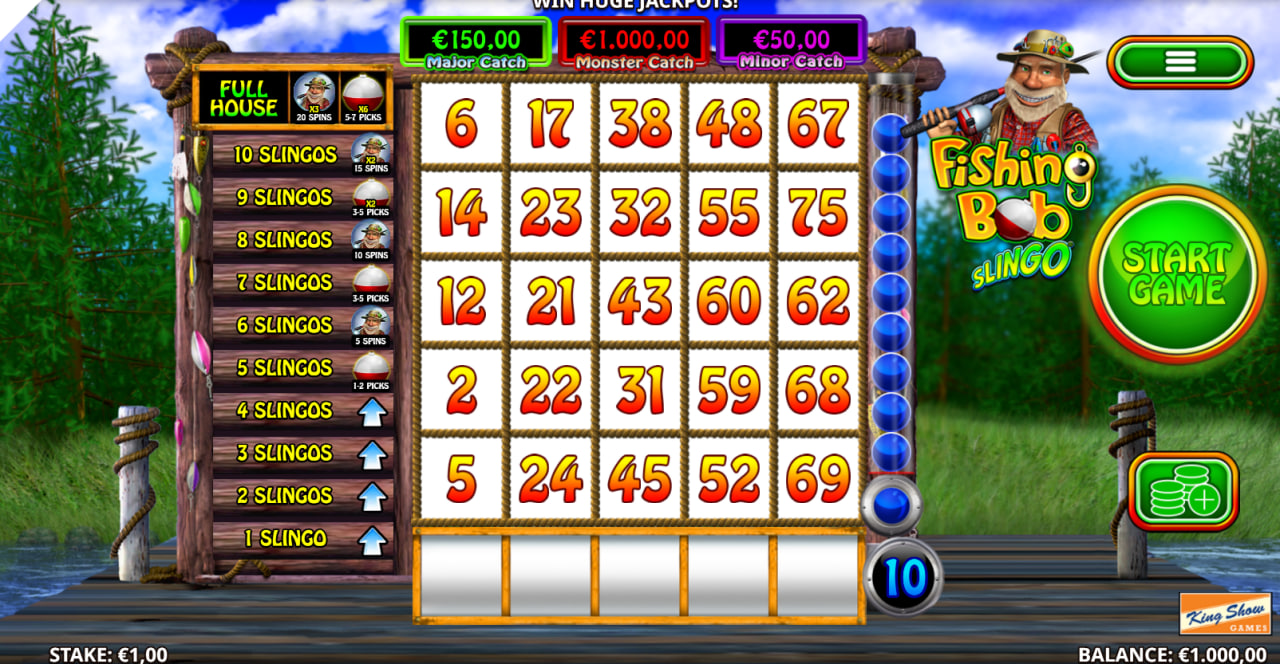1280x664 pixels.
Task: Start the game with the green button
Action: coord(1177,273)
